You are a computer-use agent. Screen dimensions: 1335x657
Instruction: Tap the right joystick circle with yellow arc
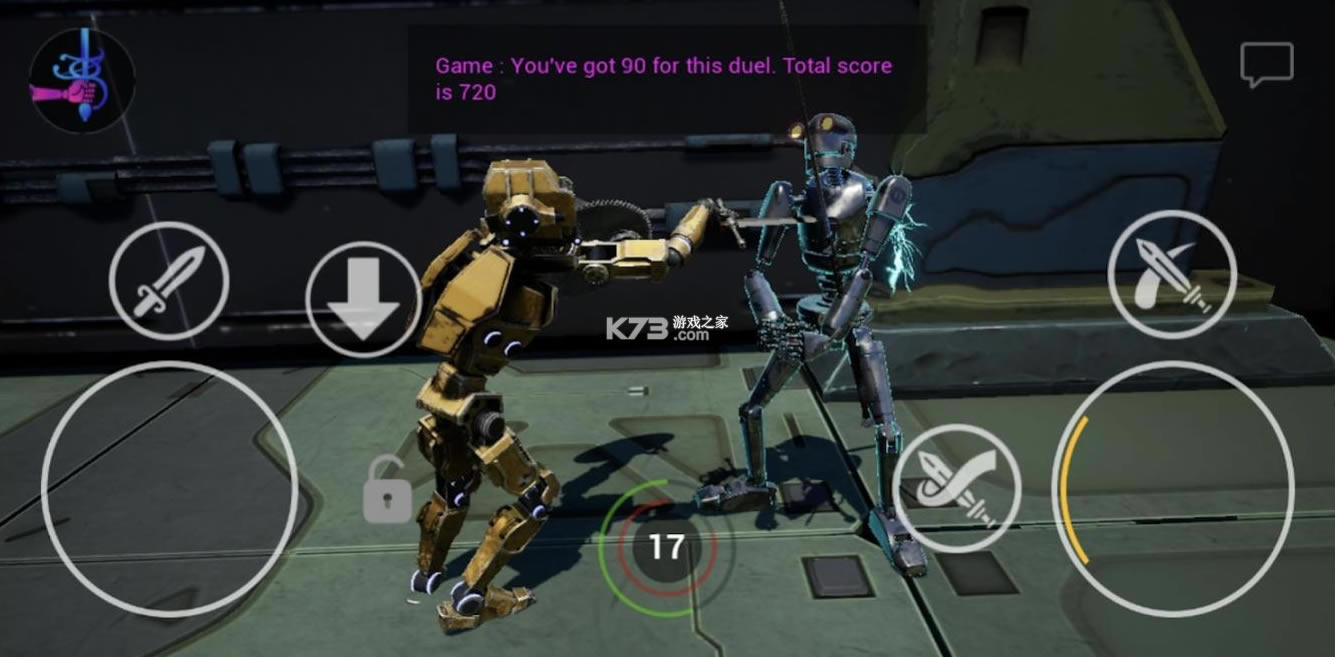pos(1173,489)
